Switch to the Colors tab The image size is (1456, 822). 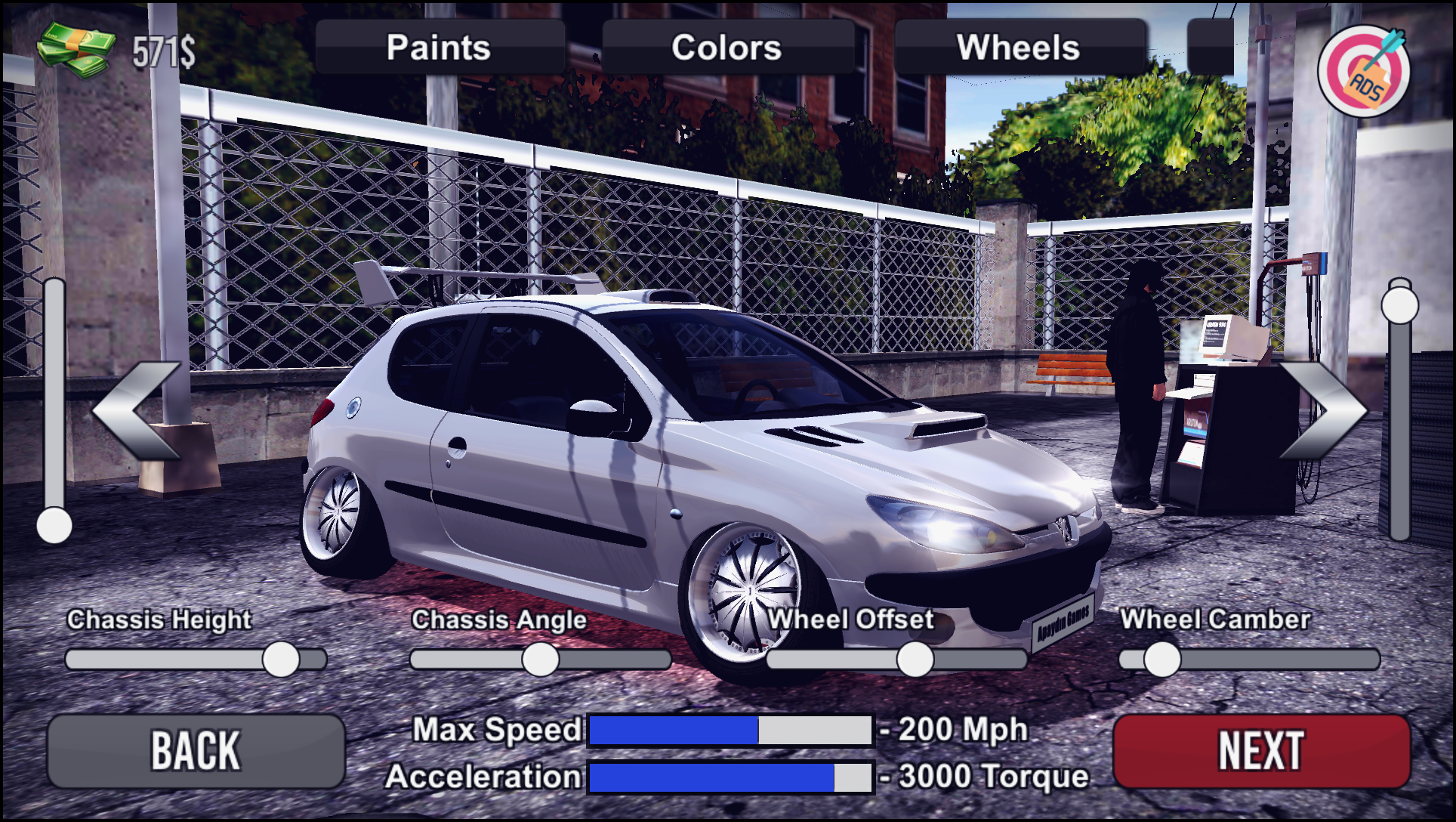coord(726,48)
